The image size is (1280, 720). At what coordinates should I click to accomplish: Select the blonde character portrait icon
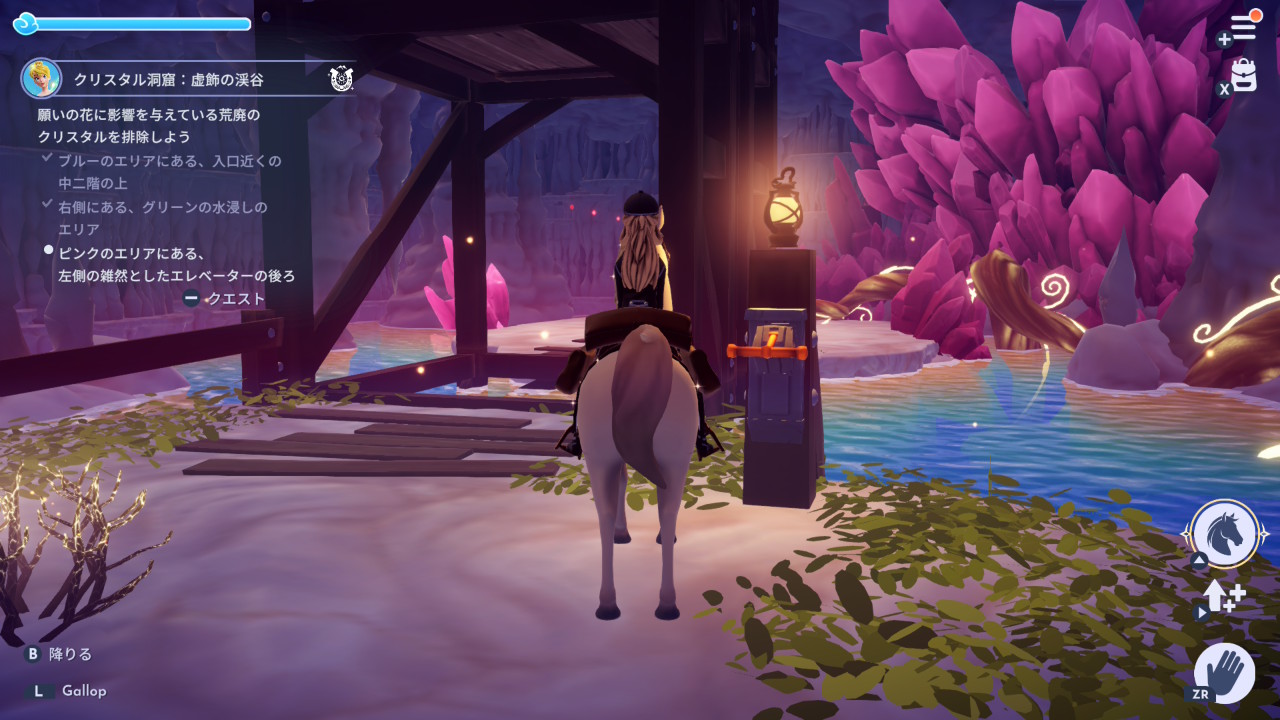tap(41, 78)
